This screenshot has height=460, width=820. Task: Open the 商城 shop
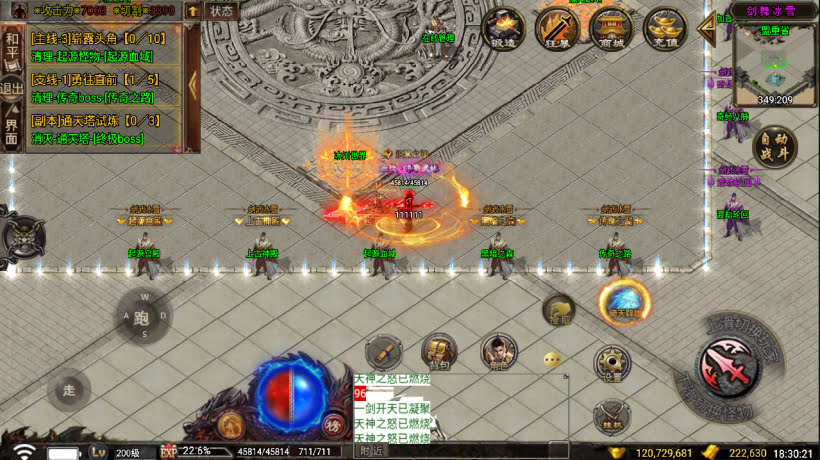tap(610, 28)
